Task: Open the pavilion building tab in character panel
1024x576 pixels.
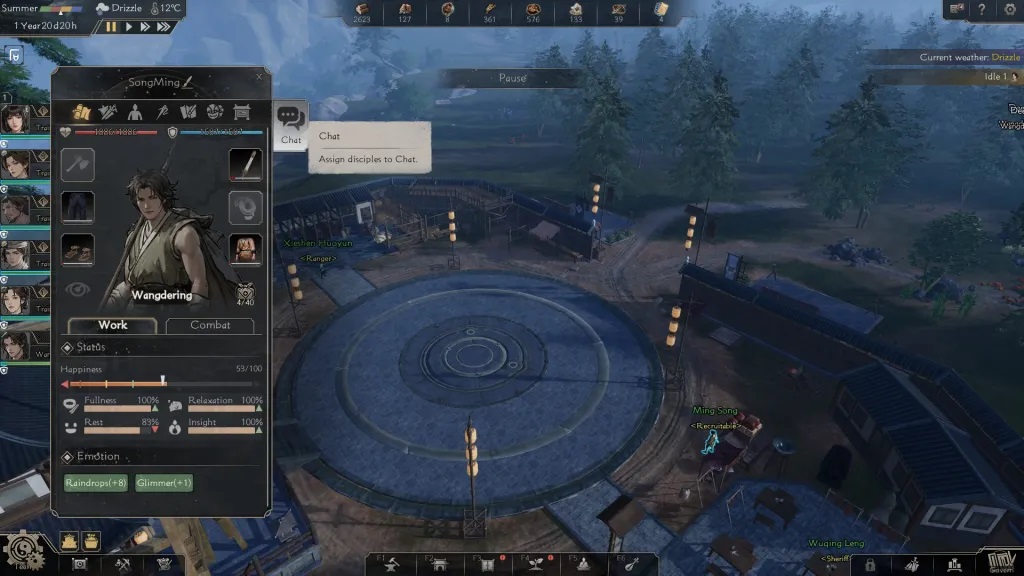Action: click(240, 112)
